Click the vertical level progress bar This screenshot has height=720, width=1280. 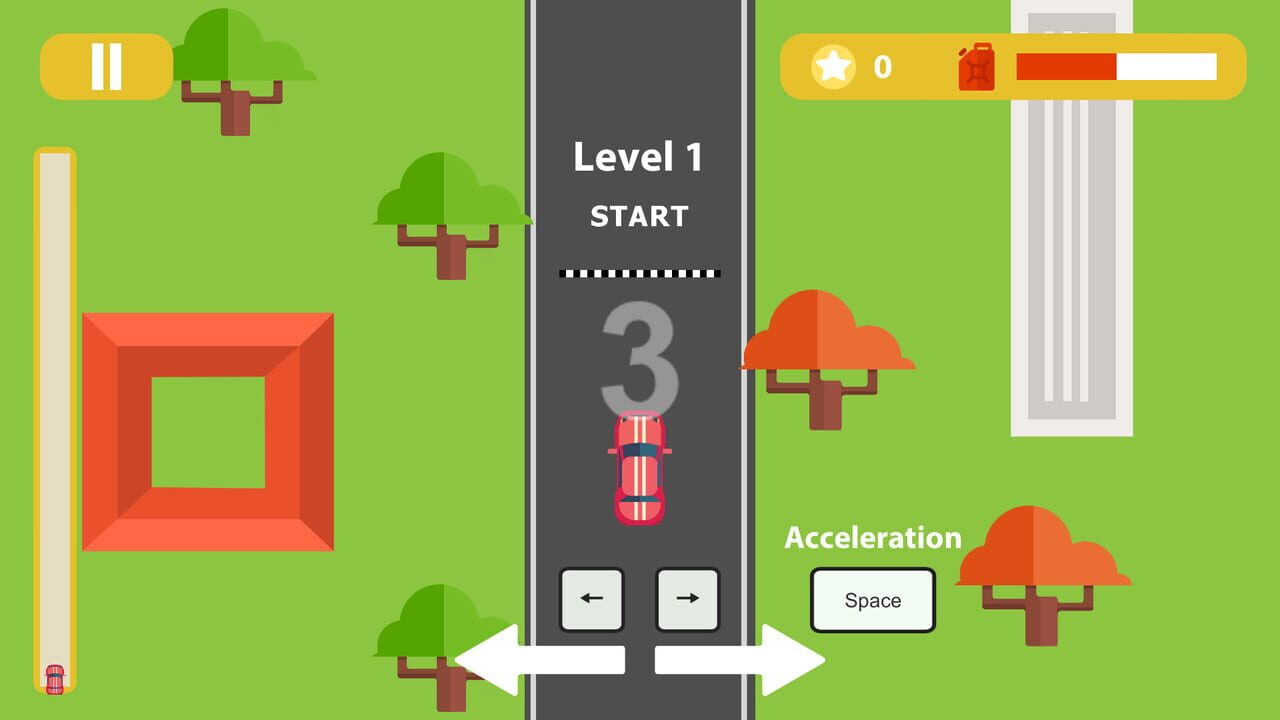[x=52, y=400]
